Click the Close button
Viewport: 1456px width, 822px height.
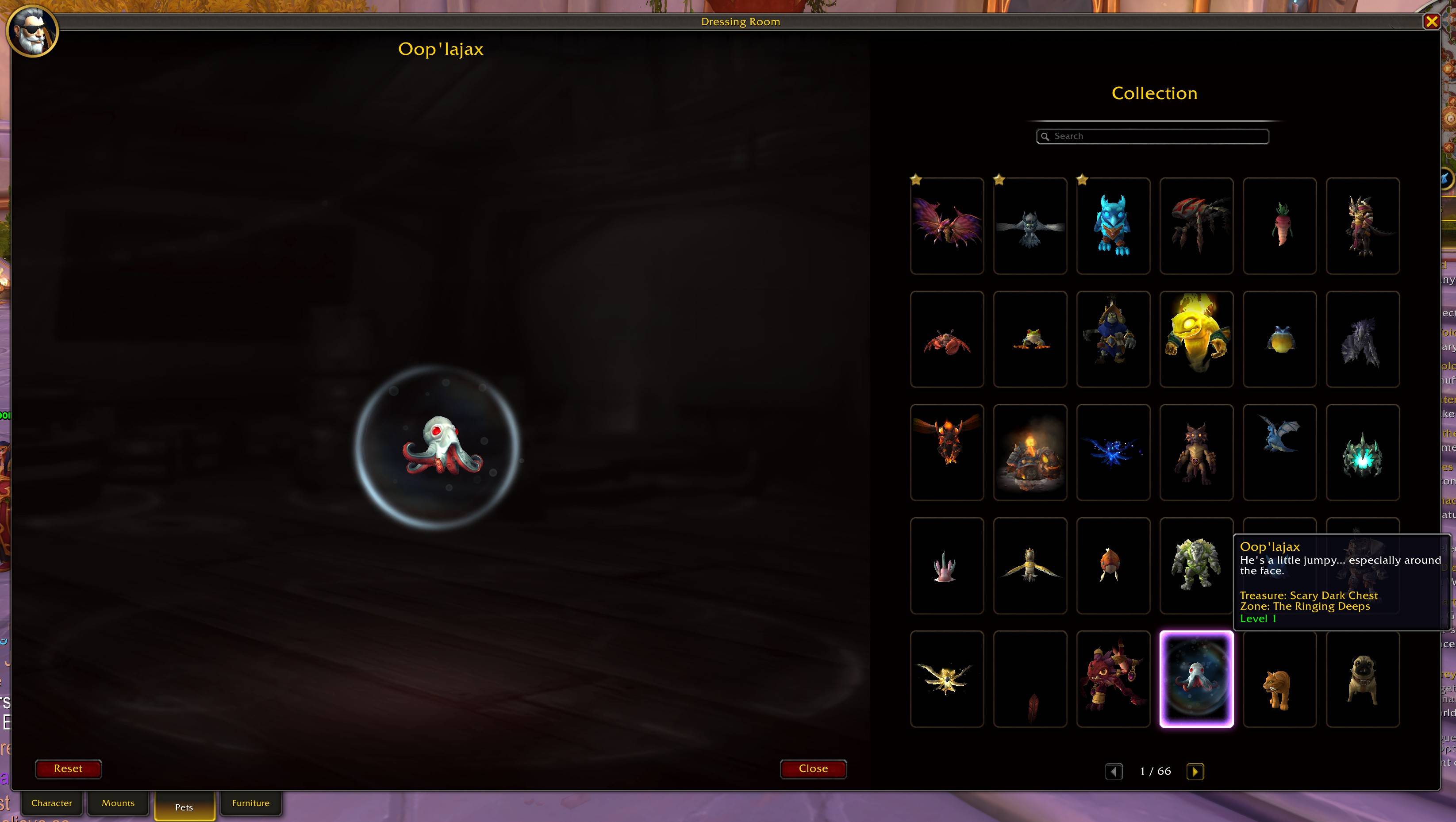click(x=813, y=769)
